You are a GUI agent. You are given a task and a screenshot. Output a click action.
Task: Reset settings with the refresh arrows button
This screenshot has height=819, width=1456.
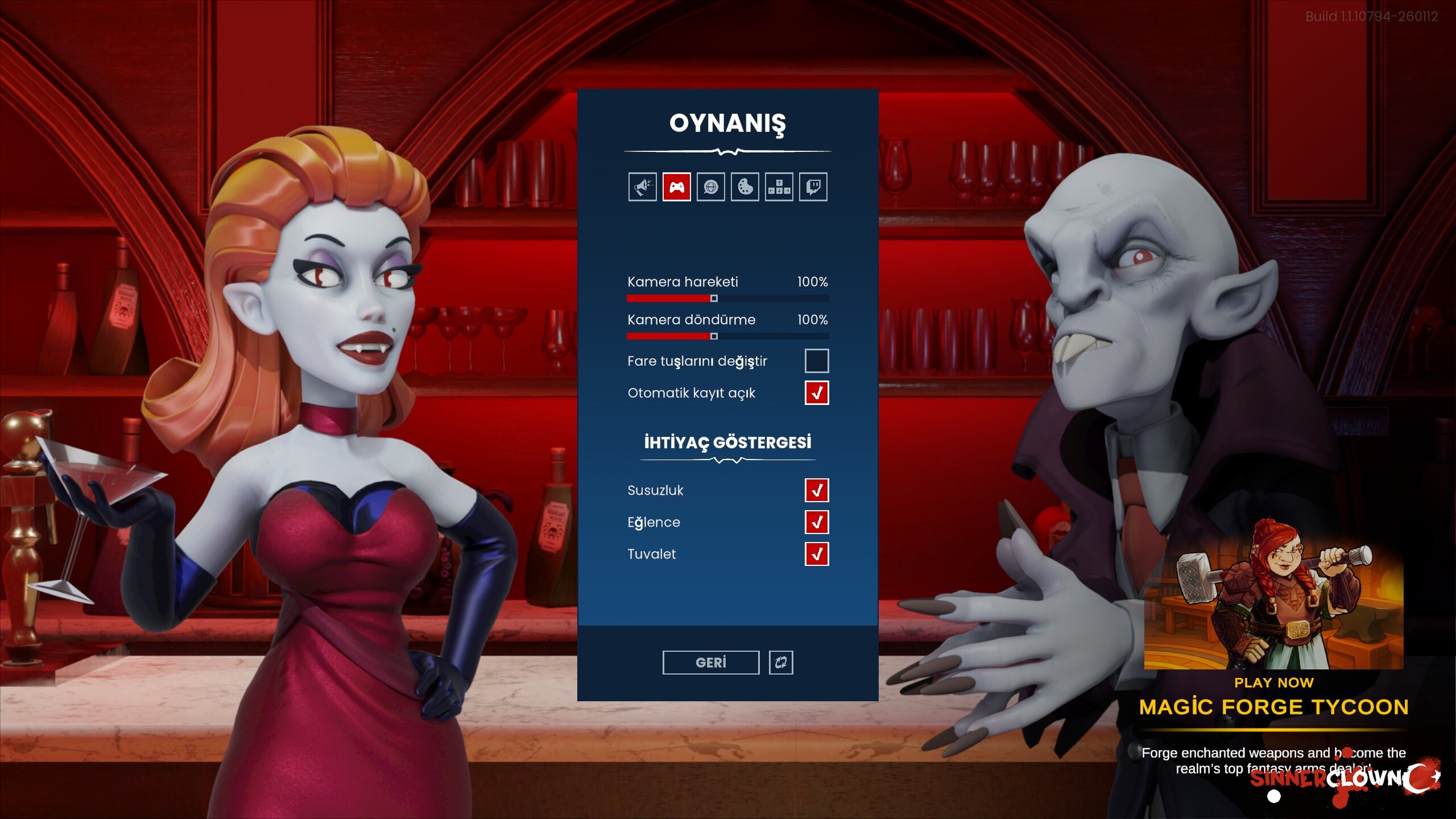pyautogui.click(x=781, y=663)
